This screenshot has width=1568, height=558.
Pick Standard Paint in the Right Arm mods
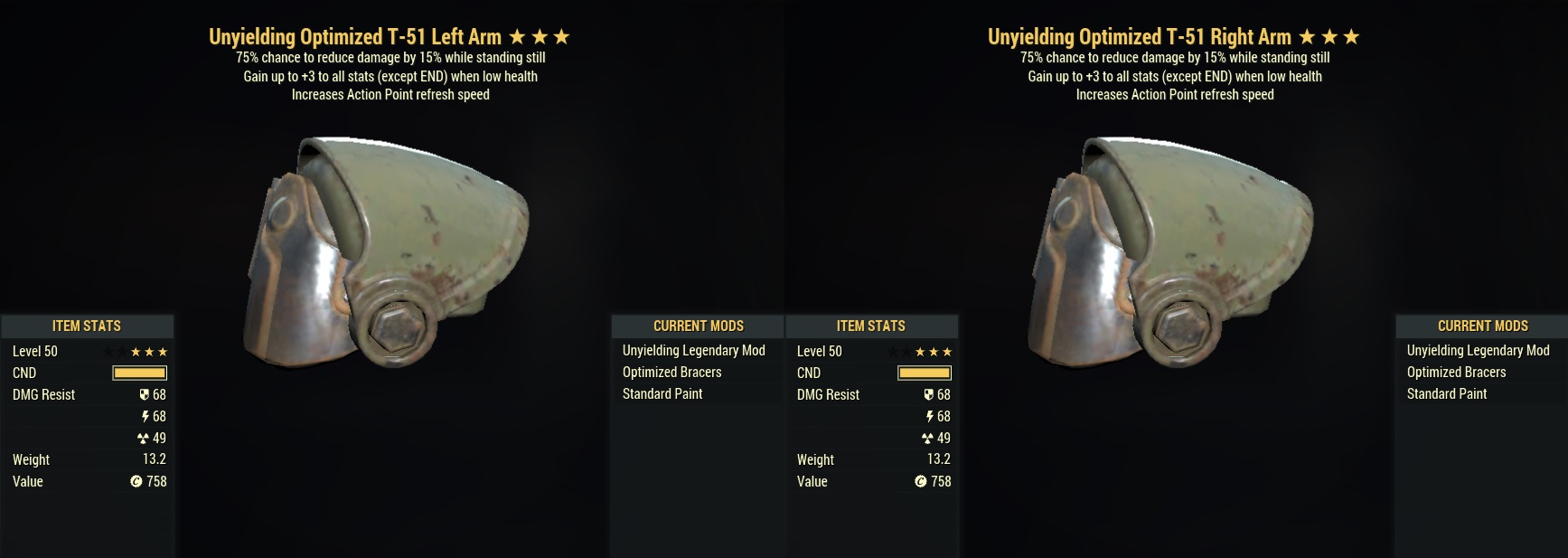(x=1446, y=394)
